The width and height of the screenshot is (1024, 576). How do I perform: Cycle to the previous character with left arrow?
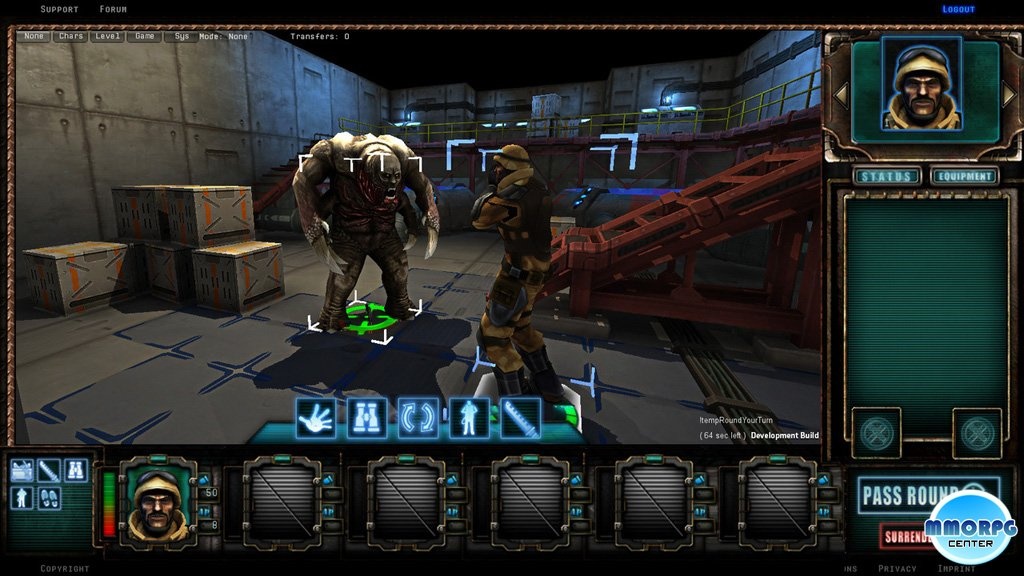click(x=842, y=95)
